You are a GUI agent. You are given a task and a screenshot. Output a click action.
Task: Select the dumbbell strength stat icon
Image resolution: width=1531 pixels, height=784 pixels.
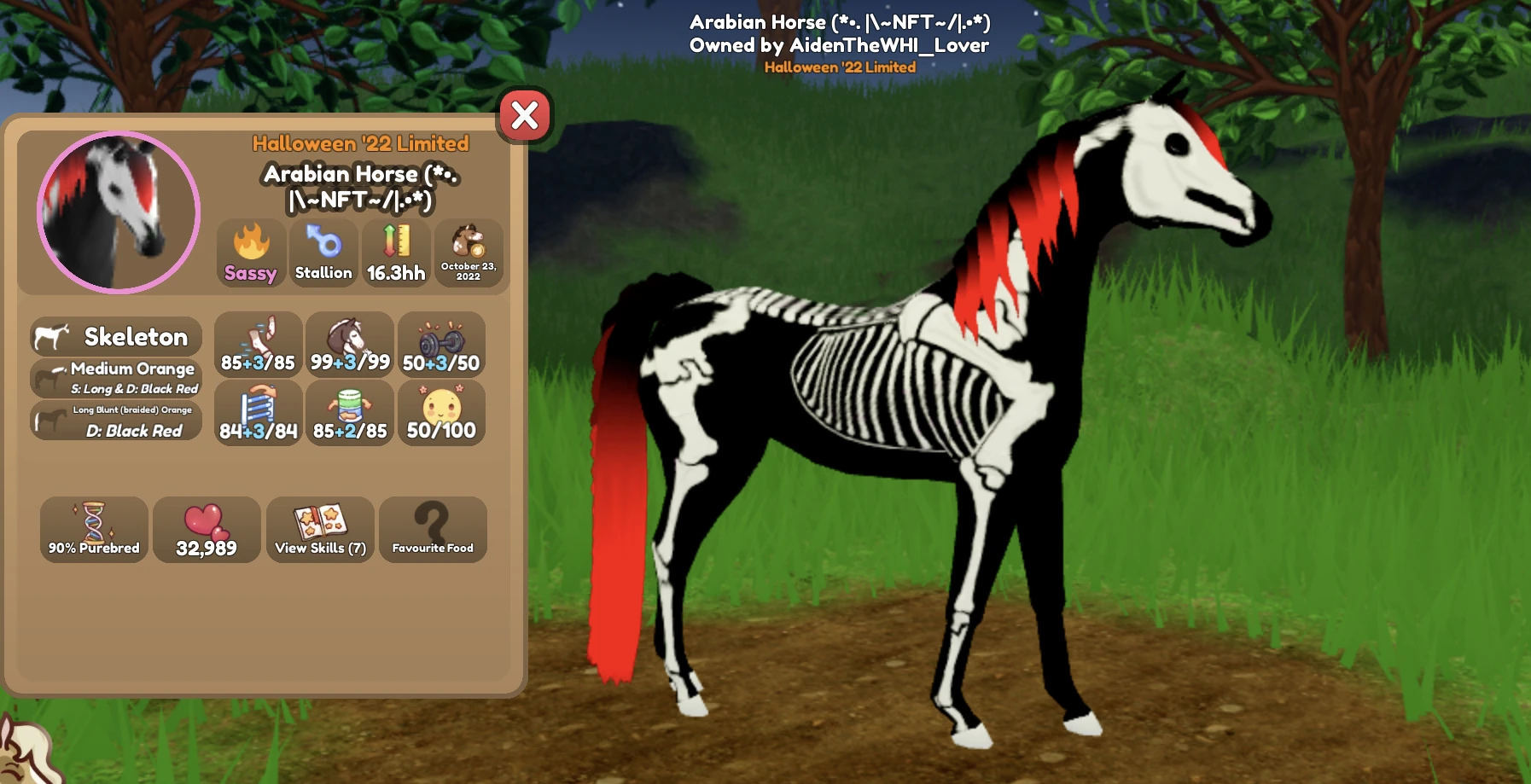[x=442, y=346]
